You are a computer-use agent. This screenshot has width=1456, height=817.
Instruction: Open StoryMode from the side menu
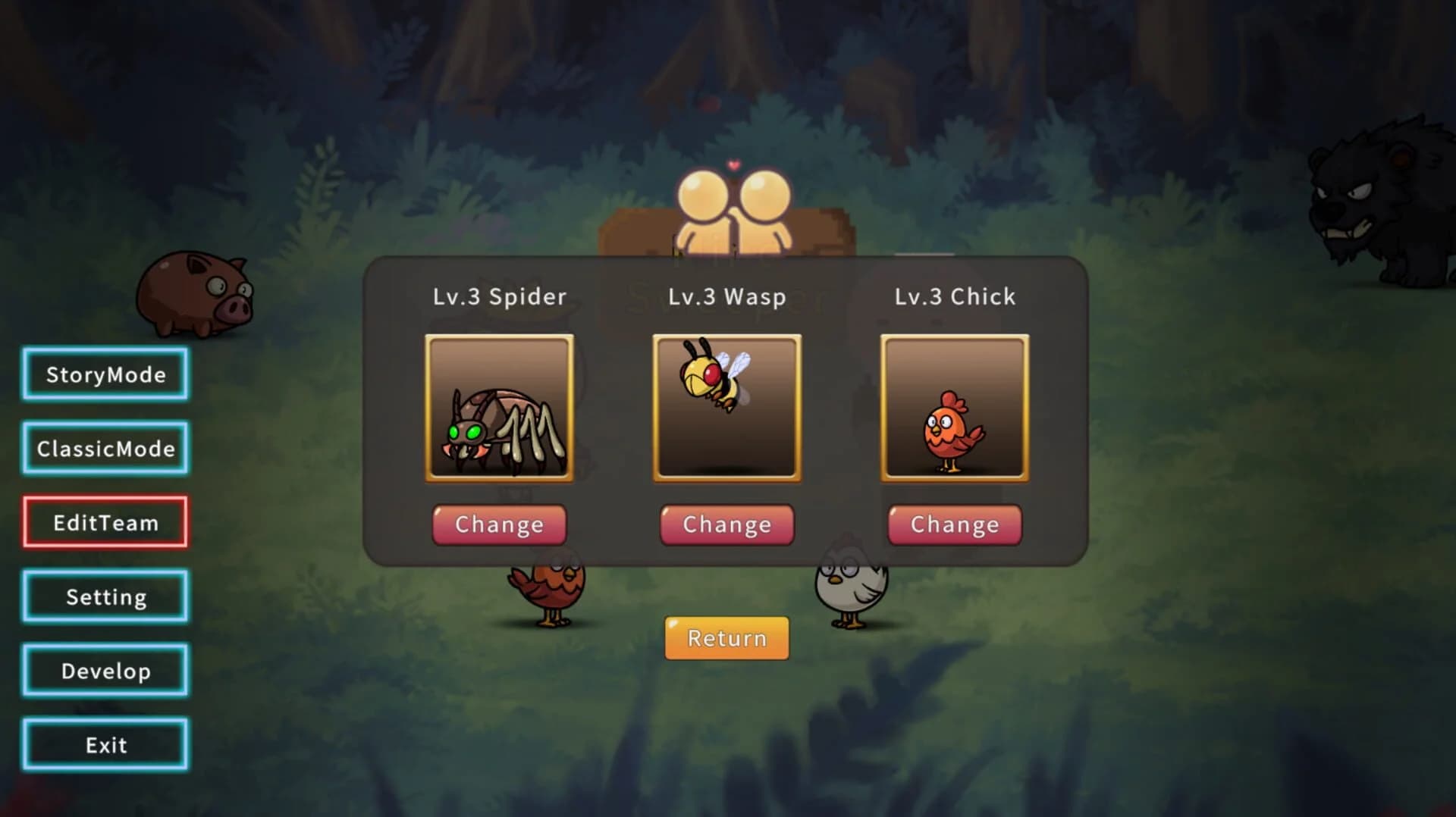(x=105, y=374)
